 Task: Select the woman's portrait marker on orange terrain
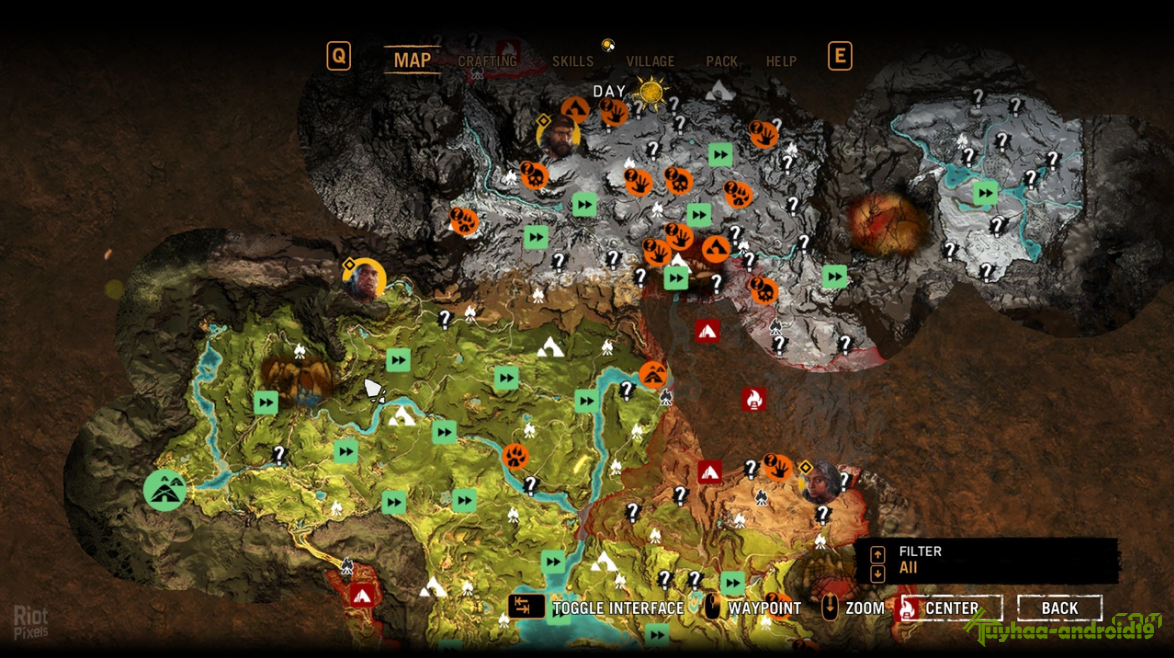click(x=822, y=482)
